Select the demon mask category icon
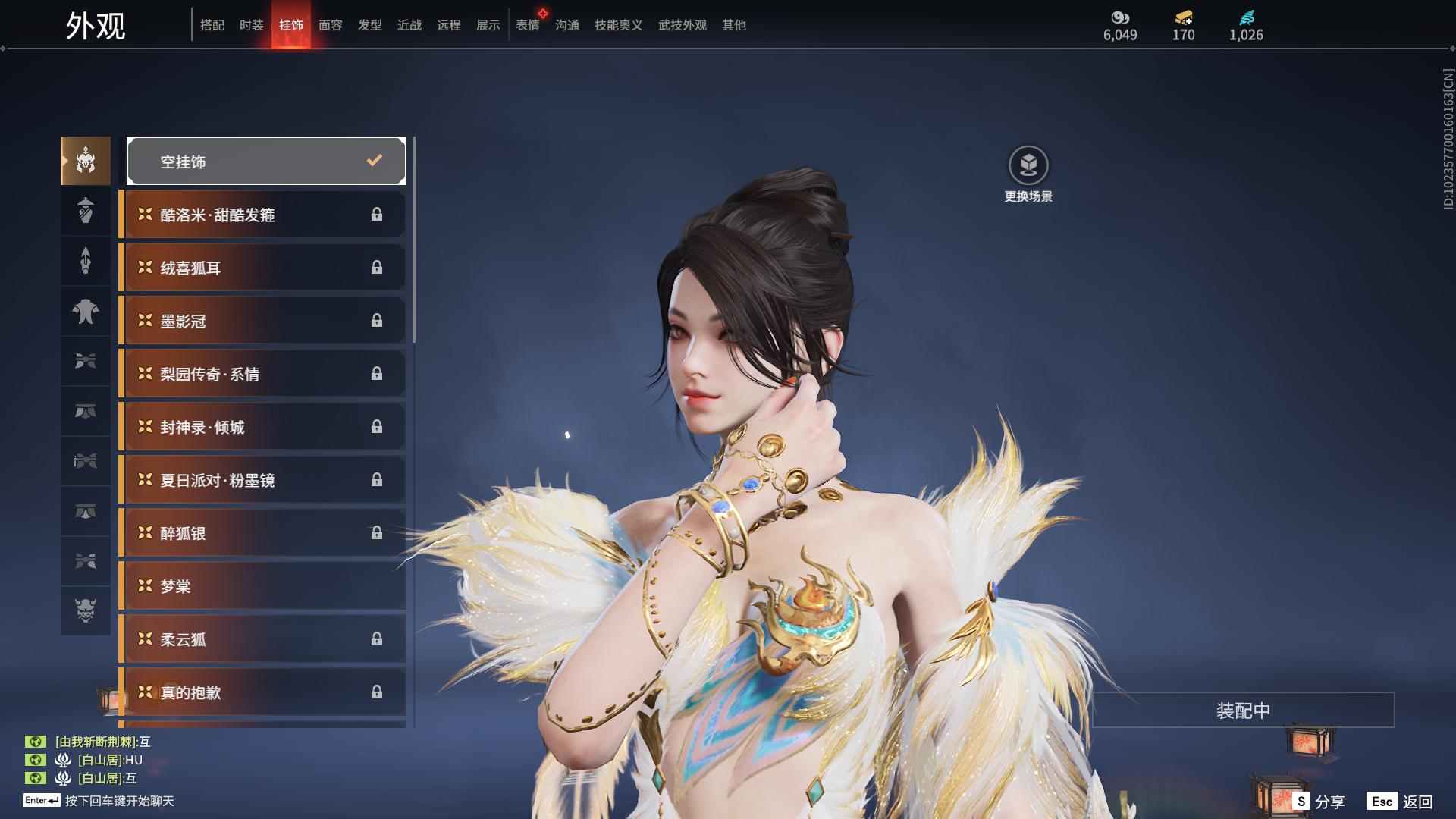Image resolution: width=1456 pixels, height=819 pixels. tap(86, 610)
